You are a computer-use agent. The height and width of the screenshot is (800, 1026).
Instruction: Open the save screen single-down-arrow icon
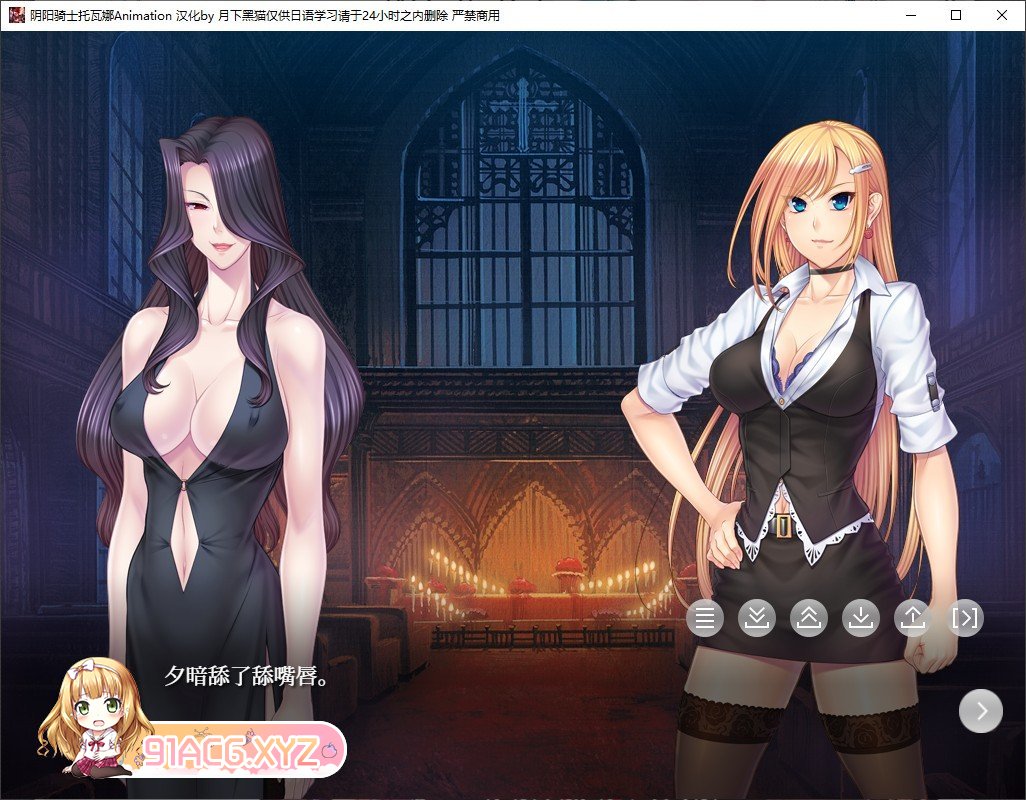[861, 619]
